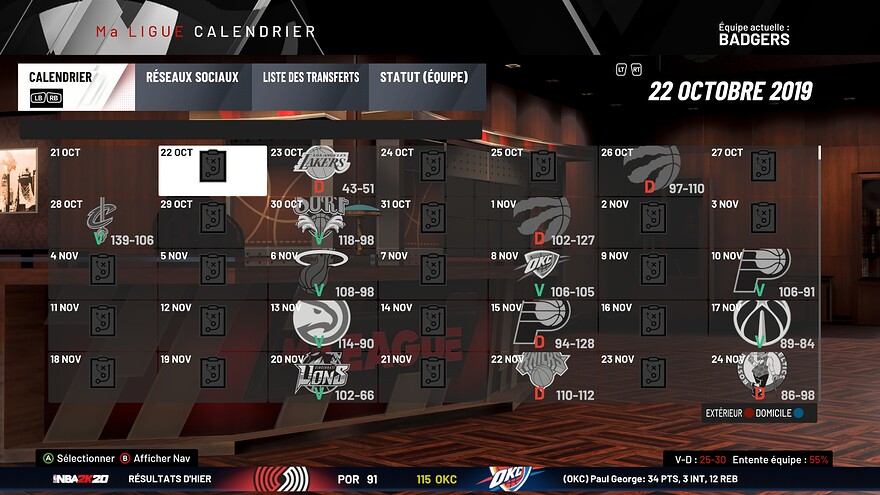Viewport: 880px width, 495px height.
Task: Select the 6 Nov Heat game 108-98
Action: point(322,274)
